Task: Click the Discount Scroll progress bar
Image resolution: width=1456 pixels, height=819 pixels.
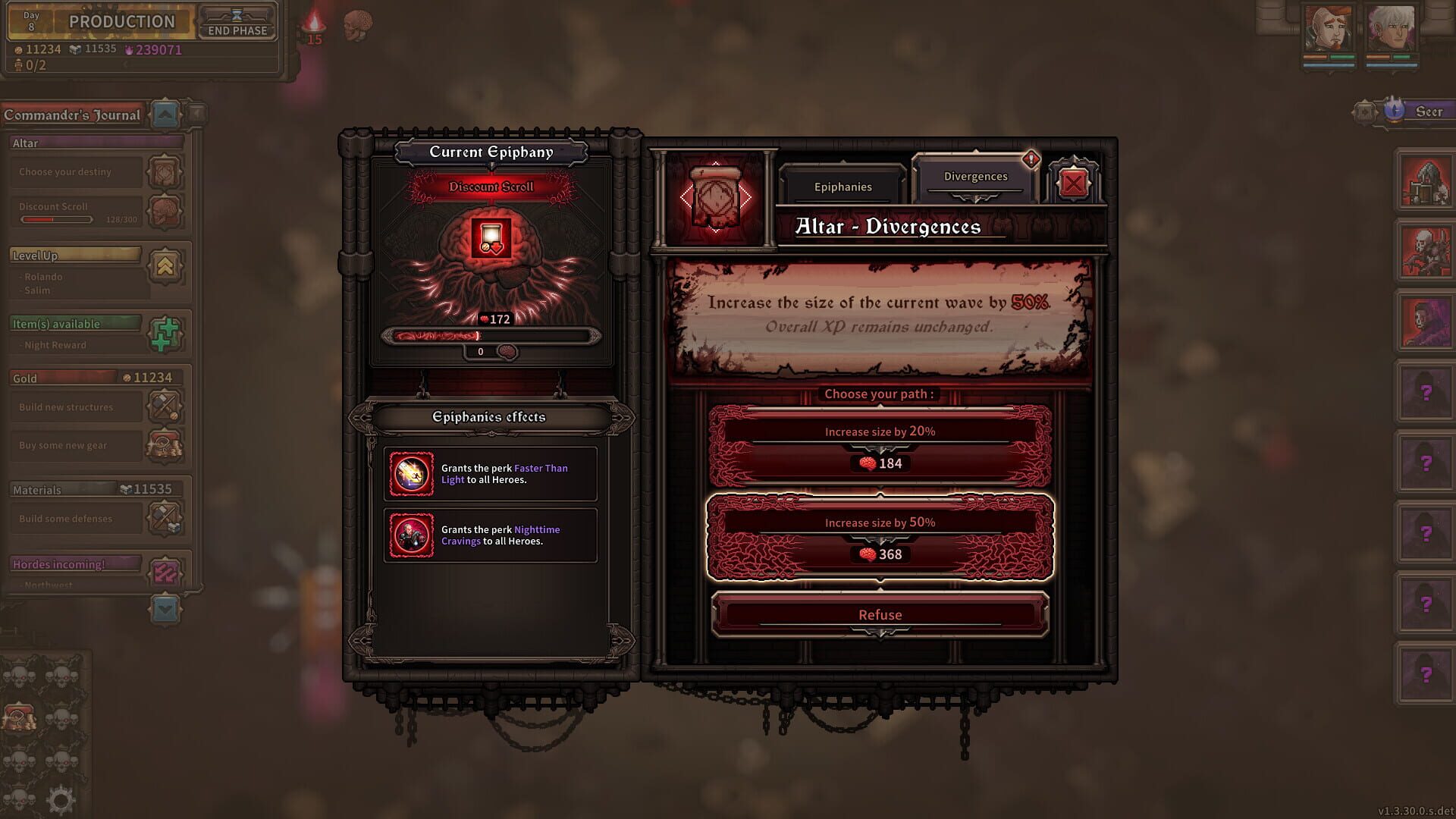Action: point(57,218)
